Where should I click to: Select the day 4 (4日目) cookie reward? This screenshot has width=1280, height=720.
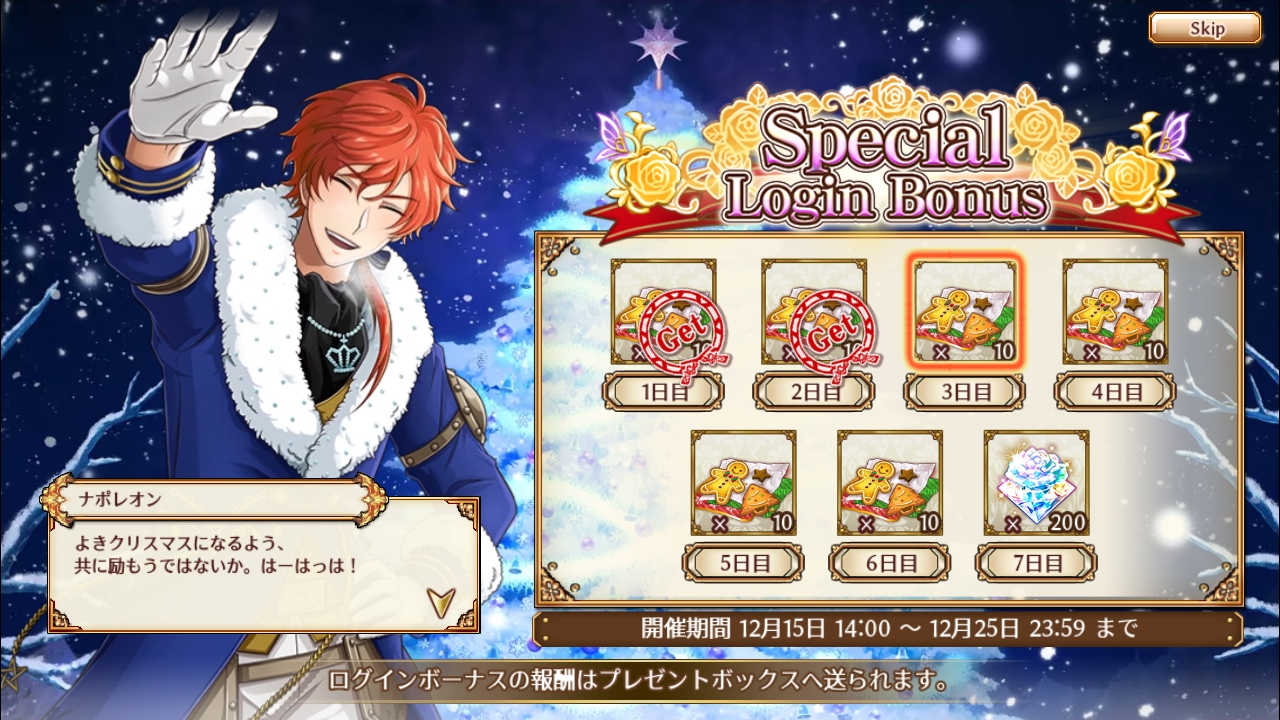pyautogui.click(x=1115, y=312)
